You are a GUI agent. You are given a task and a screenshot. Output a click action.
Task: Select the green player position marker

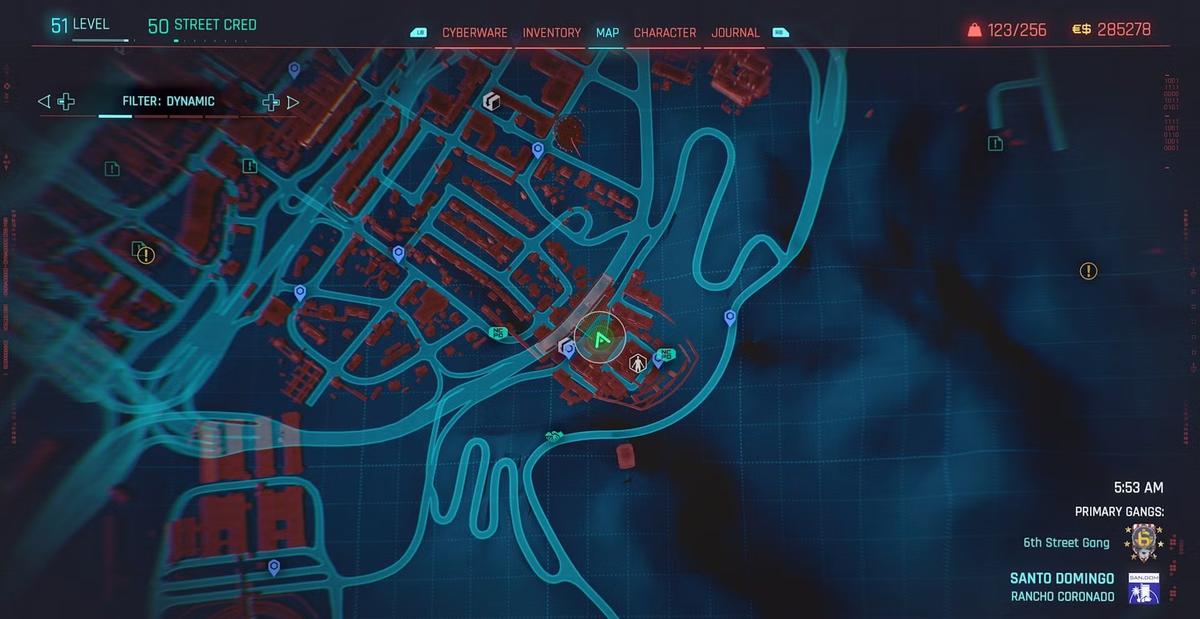coord(600,340)
